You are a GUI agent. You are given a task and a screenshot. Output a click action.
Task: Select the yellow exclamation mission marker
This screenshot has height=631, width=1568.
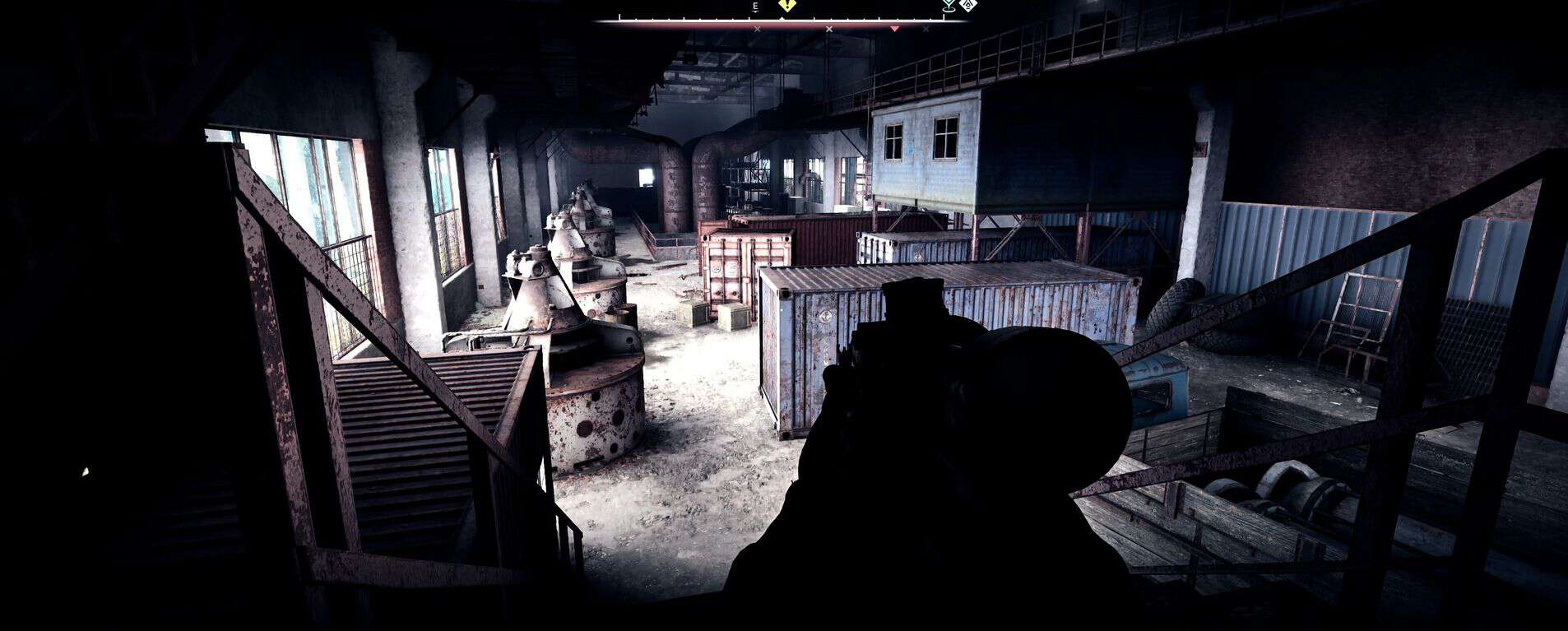(787, 5)
